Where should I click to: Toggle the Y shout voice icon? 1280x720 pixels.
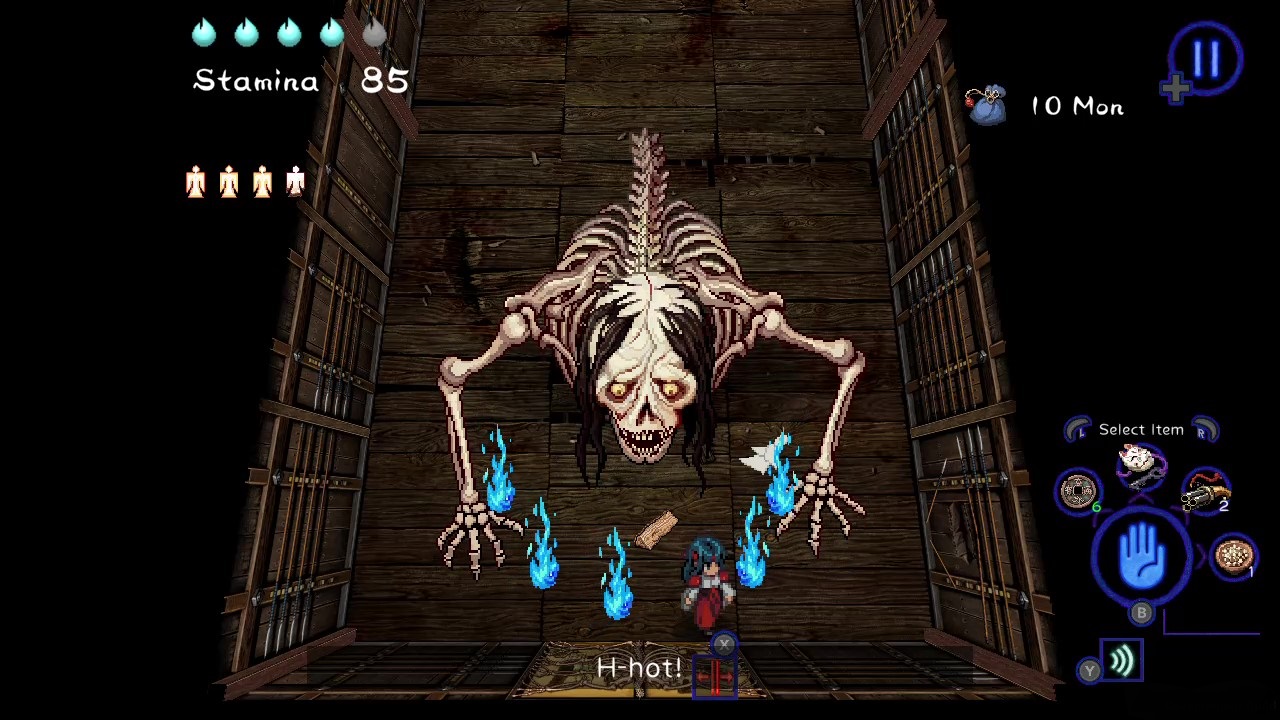(1120, 660)
